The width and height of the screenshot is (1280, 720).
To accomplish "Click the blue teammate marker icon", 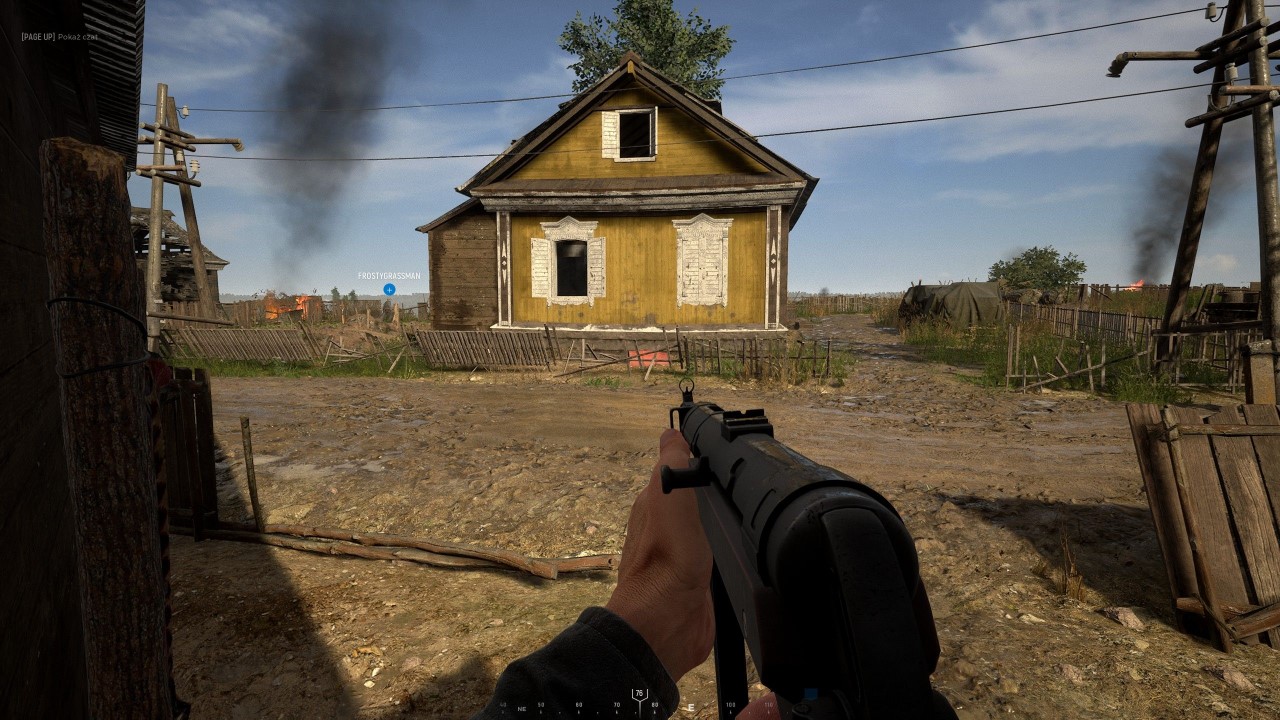I will 388,289.
